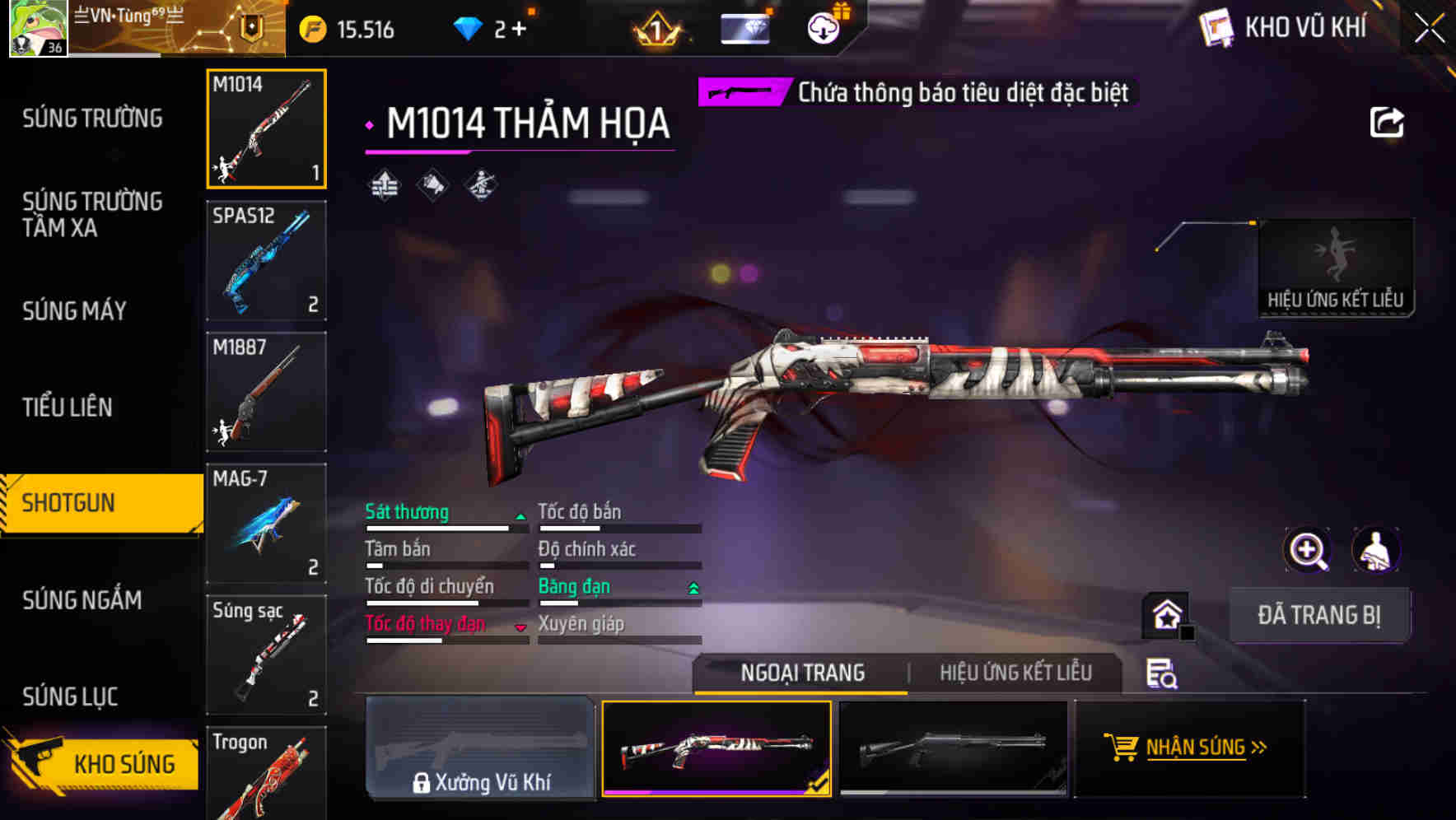Open the card collection icon in top bar
Image resolution: width=1456 pixels, height=820 pixels.
(x=743, y=28)
